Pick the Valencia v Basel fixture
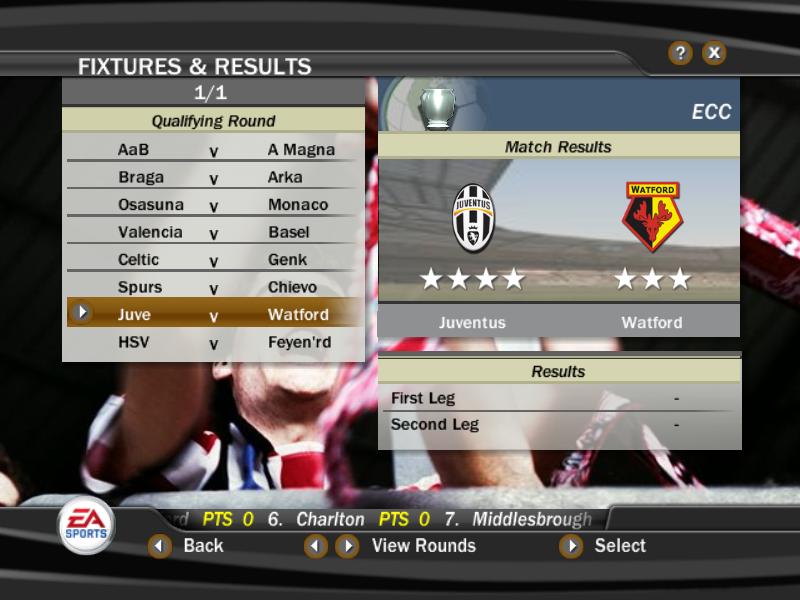800x600 pixels. pyautogui.click(x=214, y=232)
